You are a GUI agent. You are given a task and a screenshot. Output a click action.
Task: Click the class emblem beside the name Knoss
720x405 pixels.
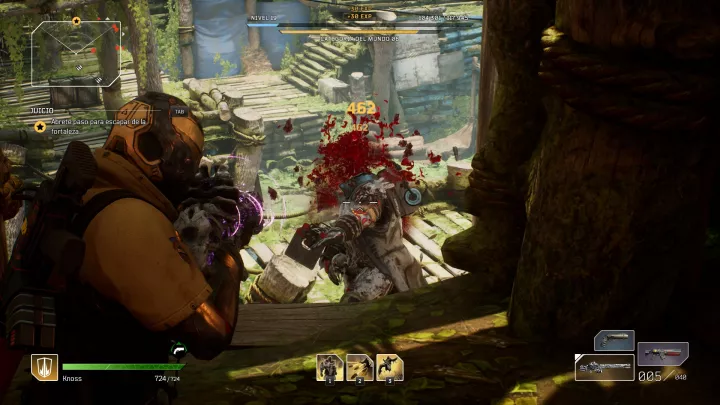[x=44, y=368]
